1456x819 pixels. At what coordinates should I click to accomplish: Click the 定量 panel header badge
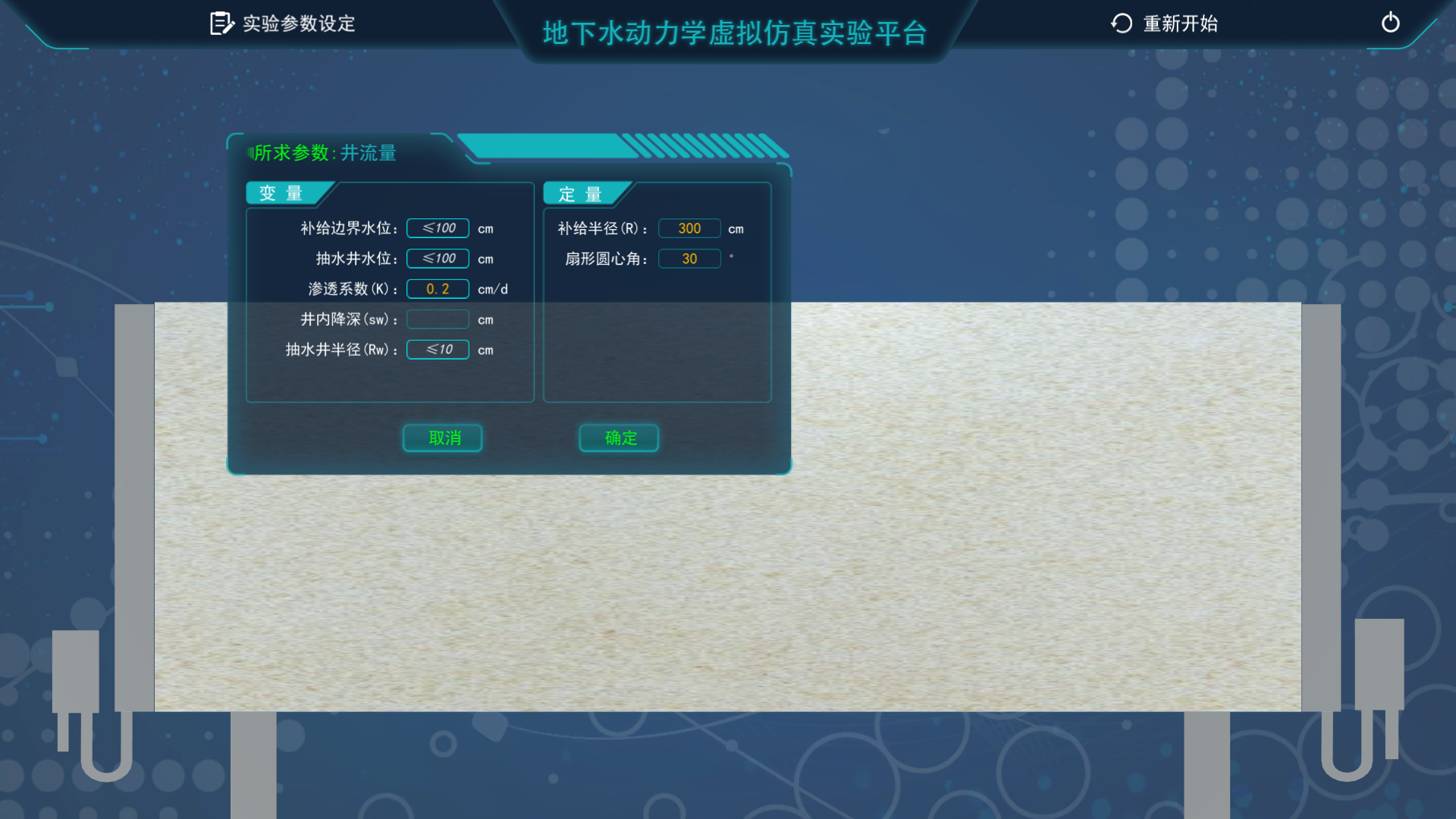(x=580, y=194)
